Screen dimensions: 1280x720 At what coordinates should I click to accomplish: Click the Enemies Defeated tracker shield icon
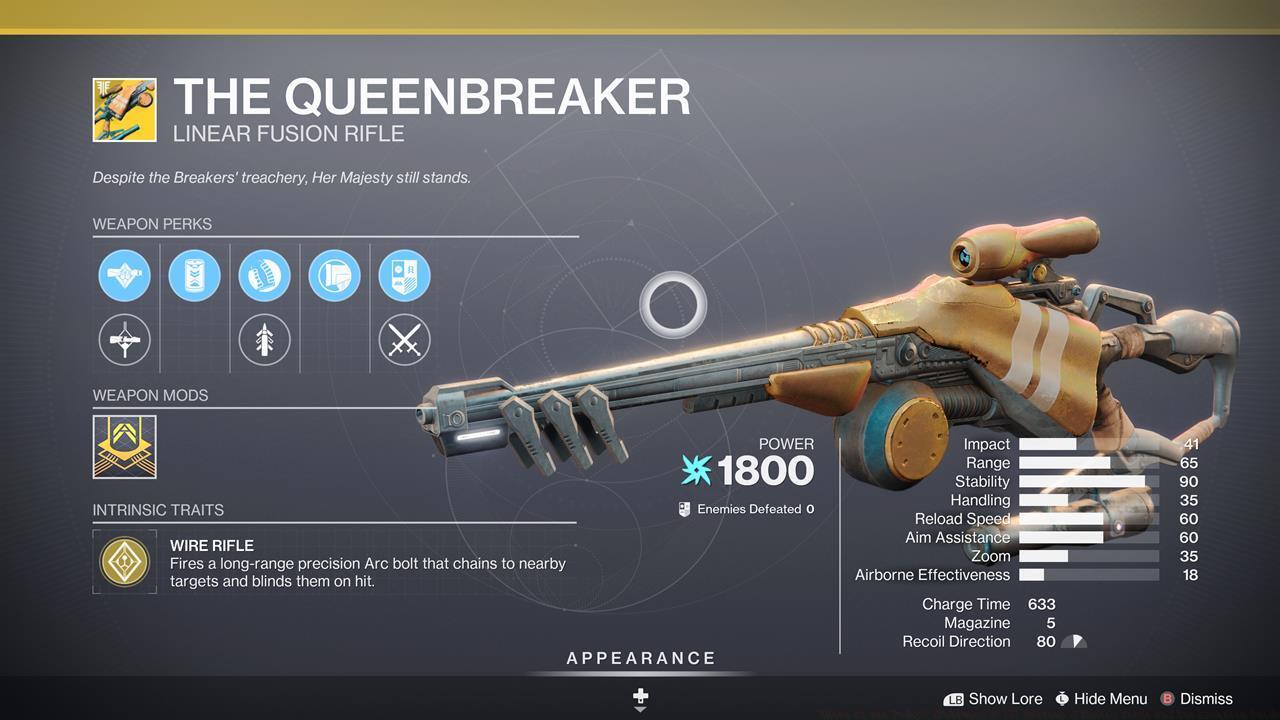(683, 508)
